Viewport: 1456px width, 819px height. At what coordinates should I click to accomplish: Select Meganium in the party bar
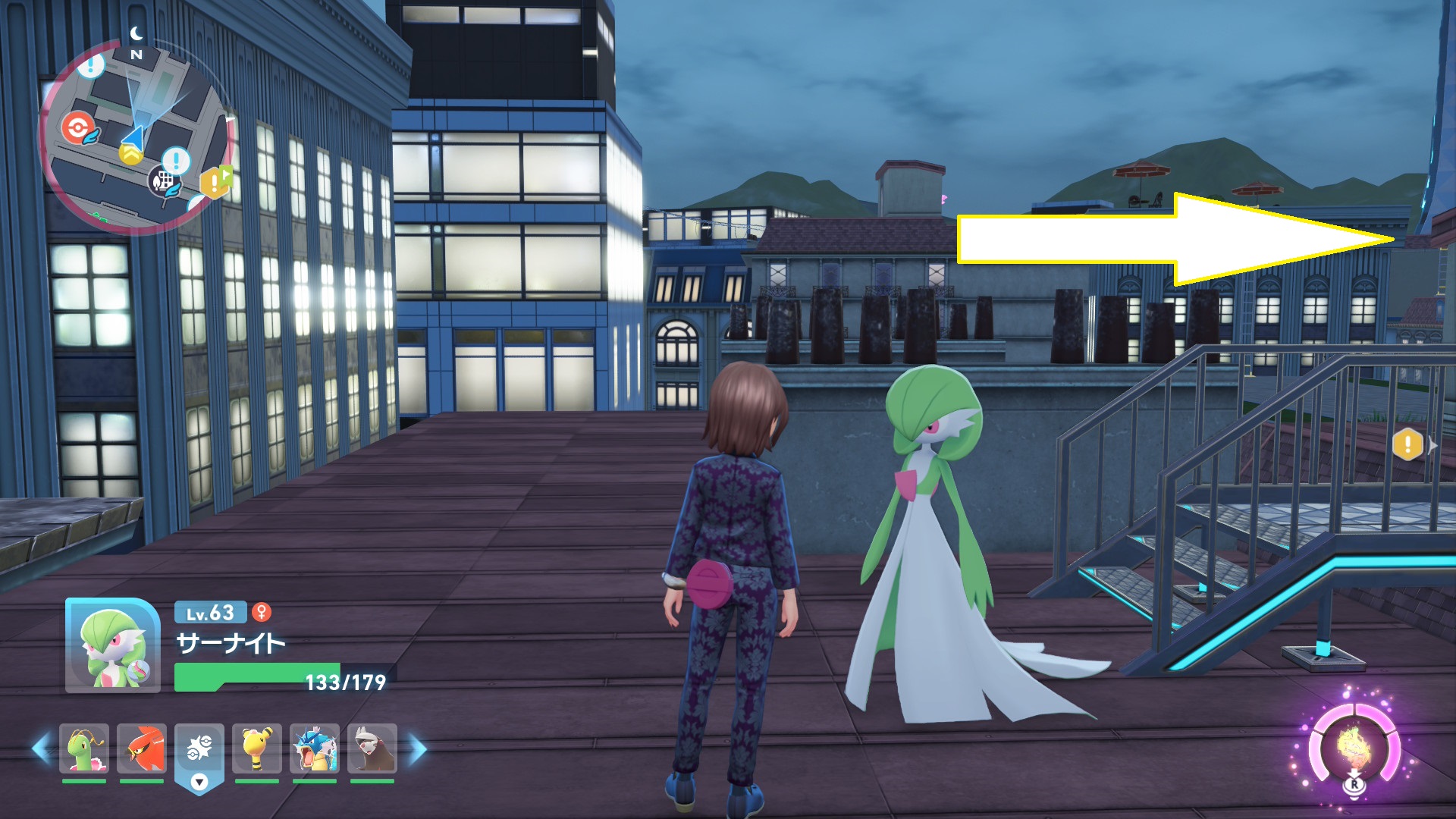[x=84, y=748]
